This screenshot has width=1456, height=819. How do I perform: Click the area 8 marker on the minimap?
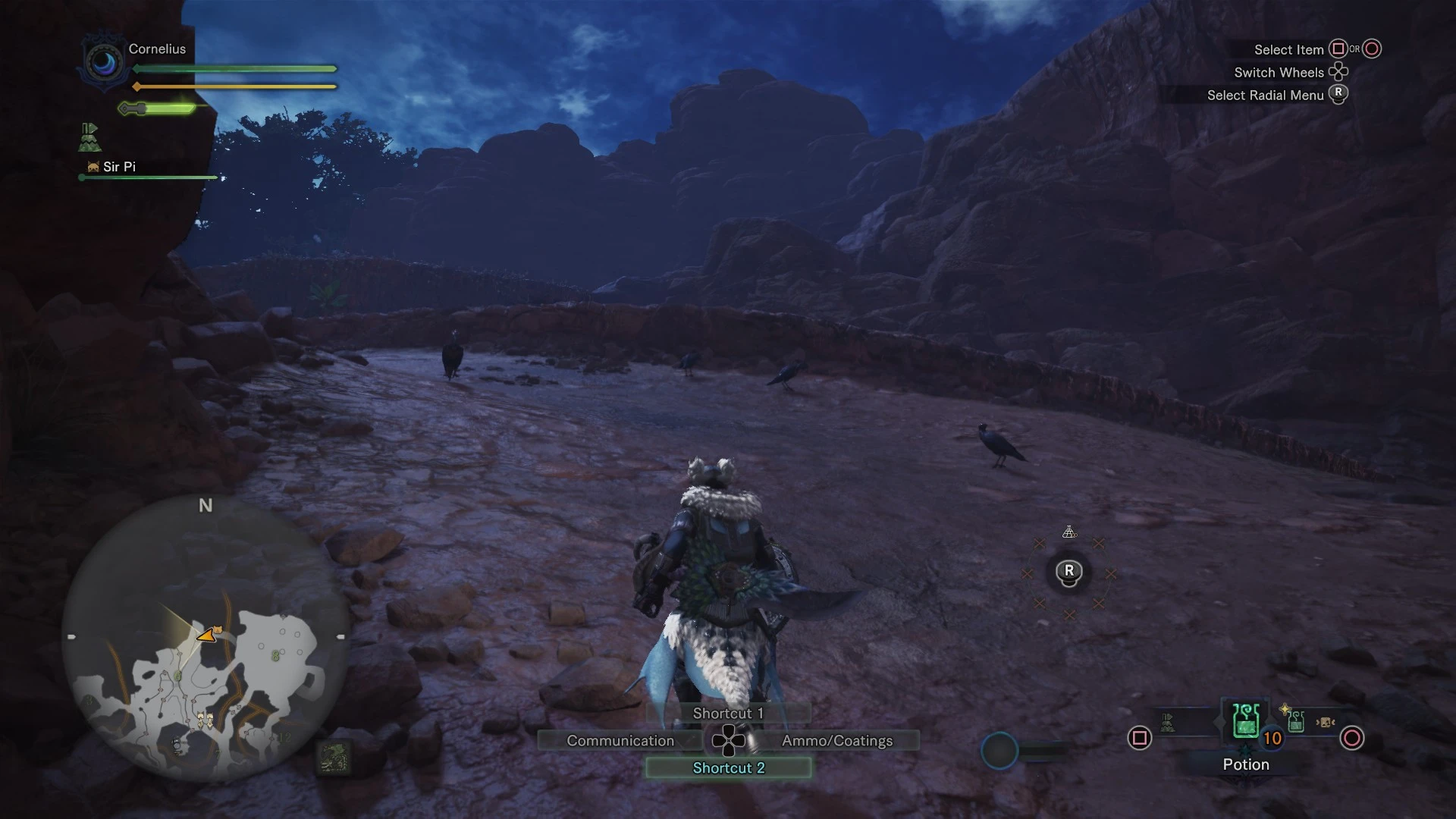click(275, 655)
